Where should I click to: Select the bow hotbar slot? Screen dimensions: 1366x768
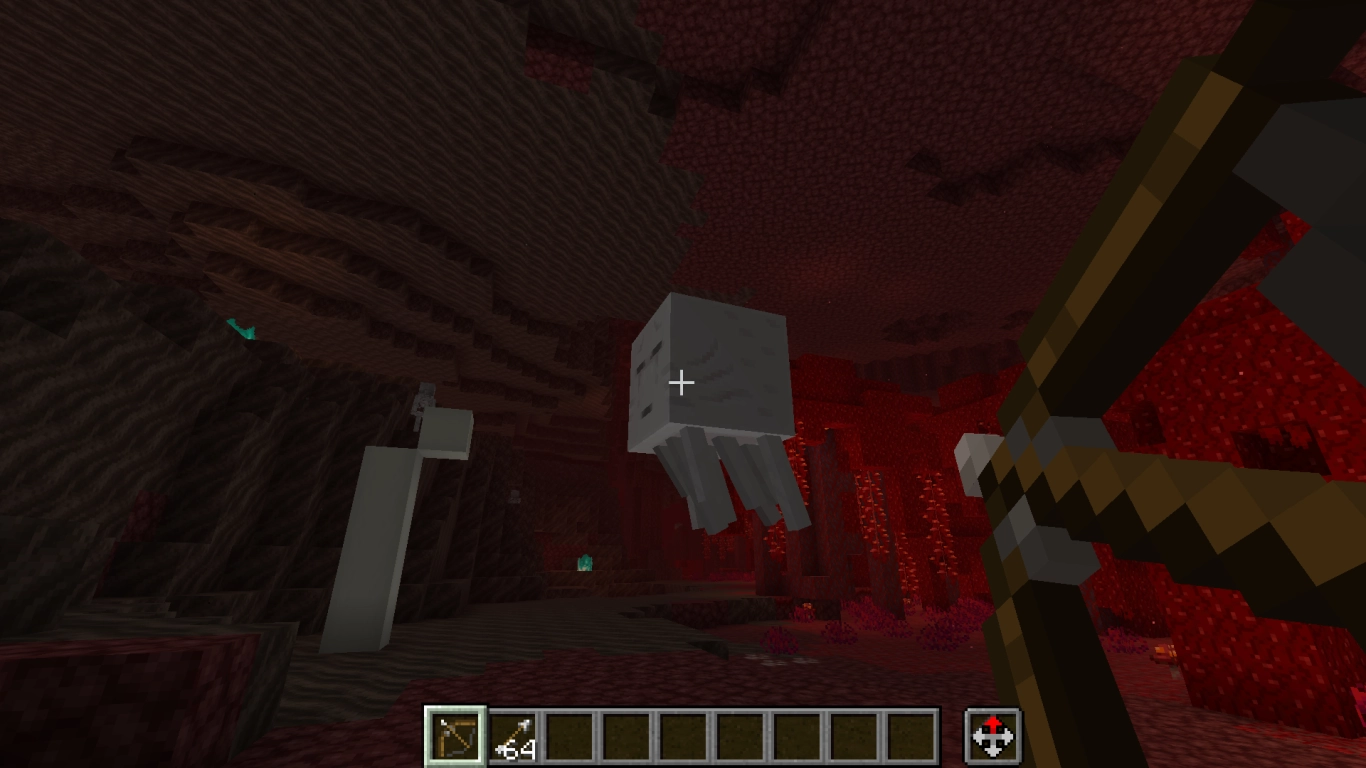click(456, 737)
